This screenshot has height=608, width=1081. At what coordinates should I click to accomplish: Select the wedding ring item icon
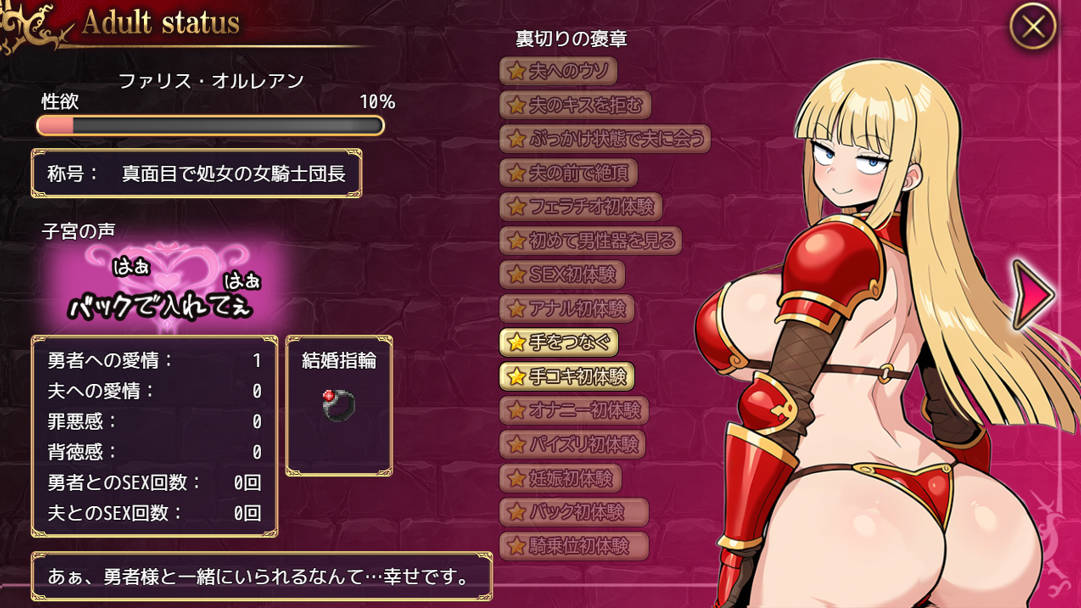click(339, 404)
